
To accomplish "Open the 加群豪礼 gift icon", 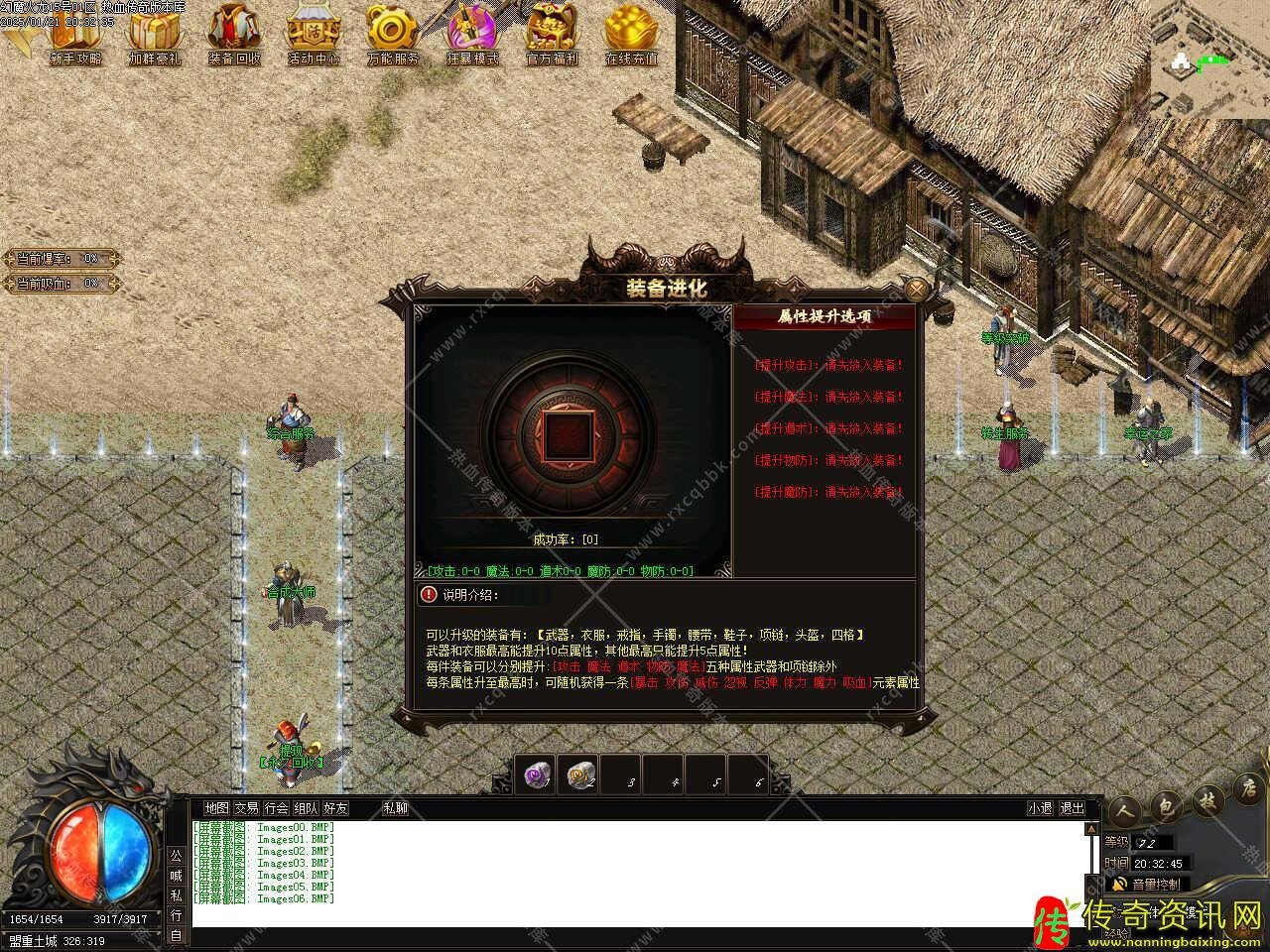I will [155, 34].
